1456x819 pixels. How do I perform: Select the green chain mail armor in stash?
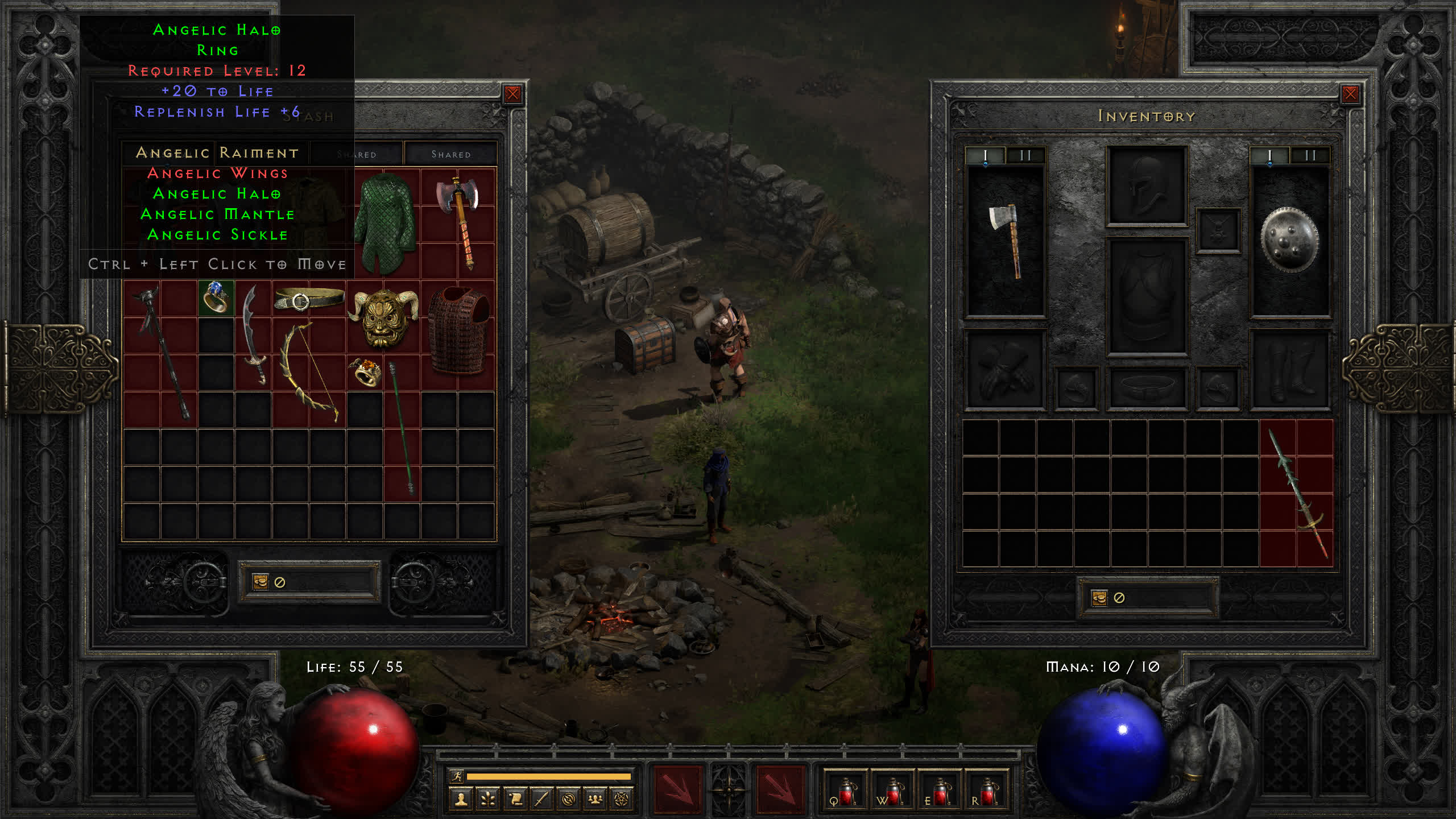click(384, 223)
